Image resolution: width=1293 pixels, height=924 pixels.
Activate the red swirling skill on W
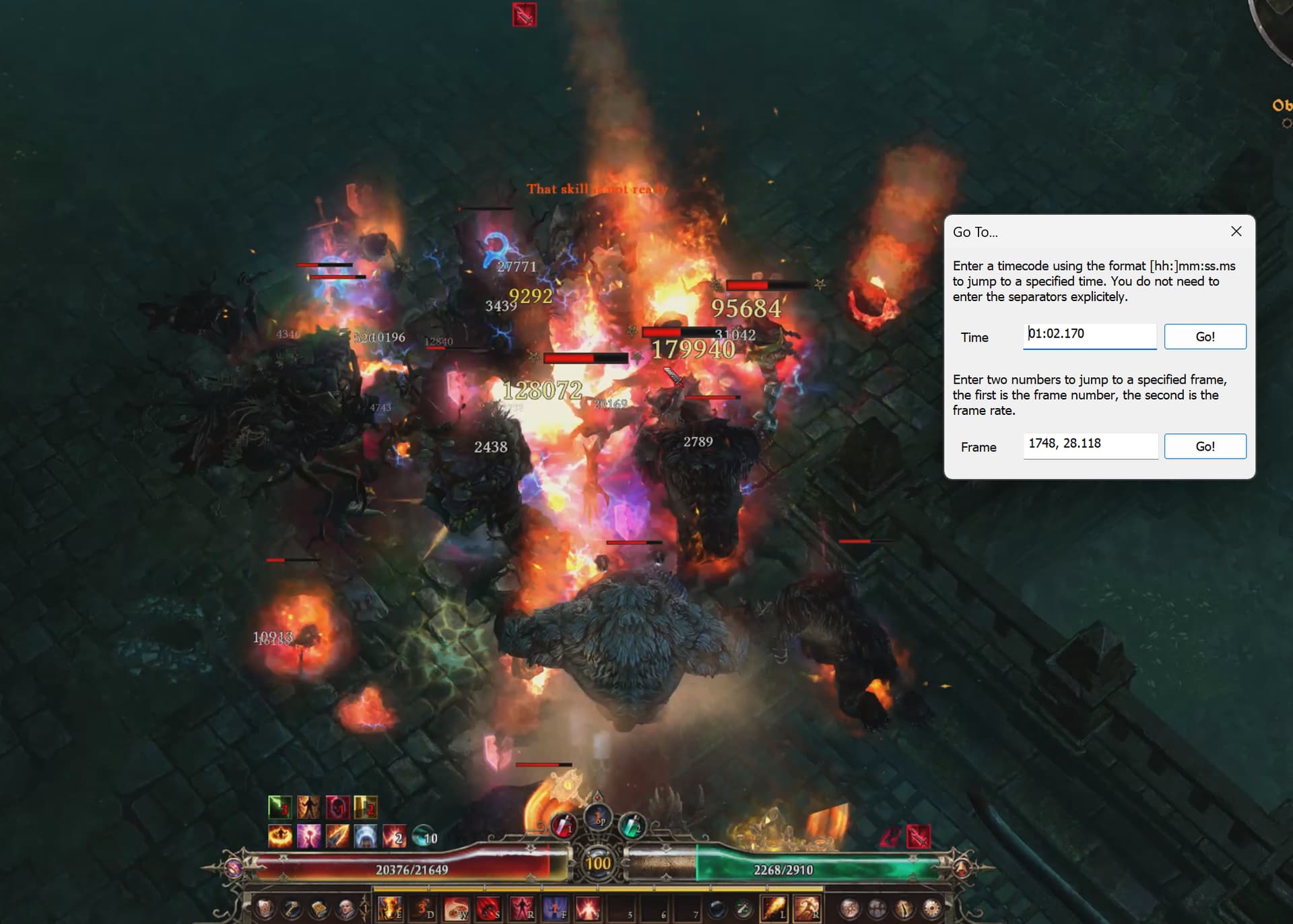456,909
